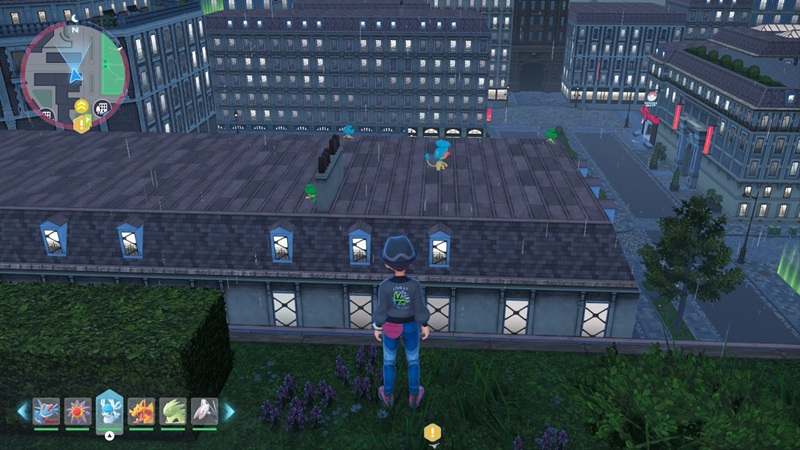Select the Feraligatr party slot
The height and width of the screenshot is (450, 800).
46,410
